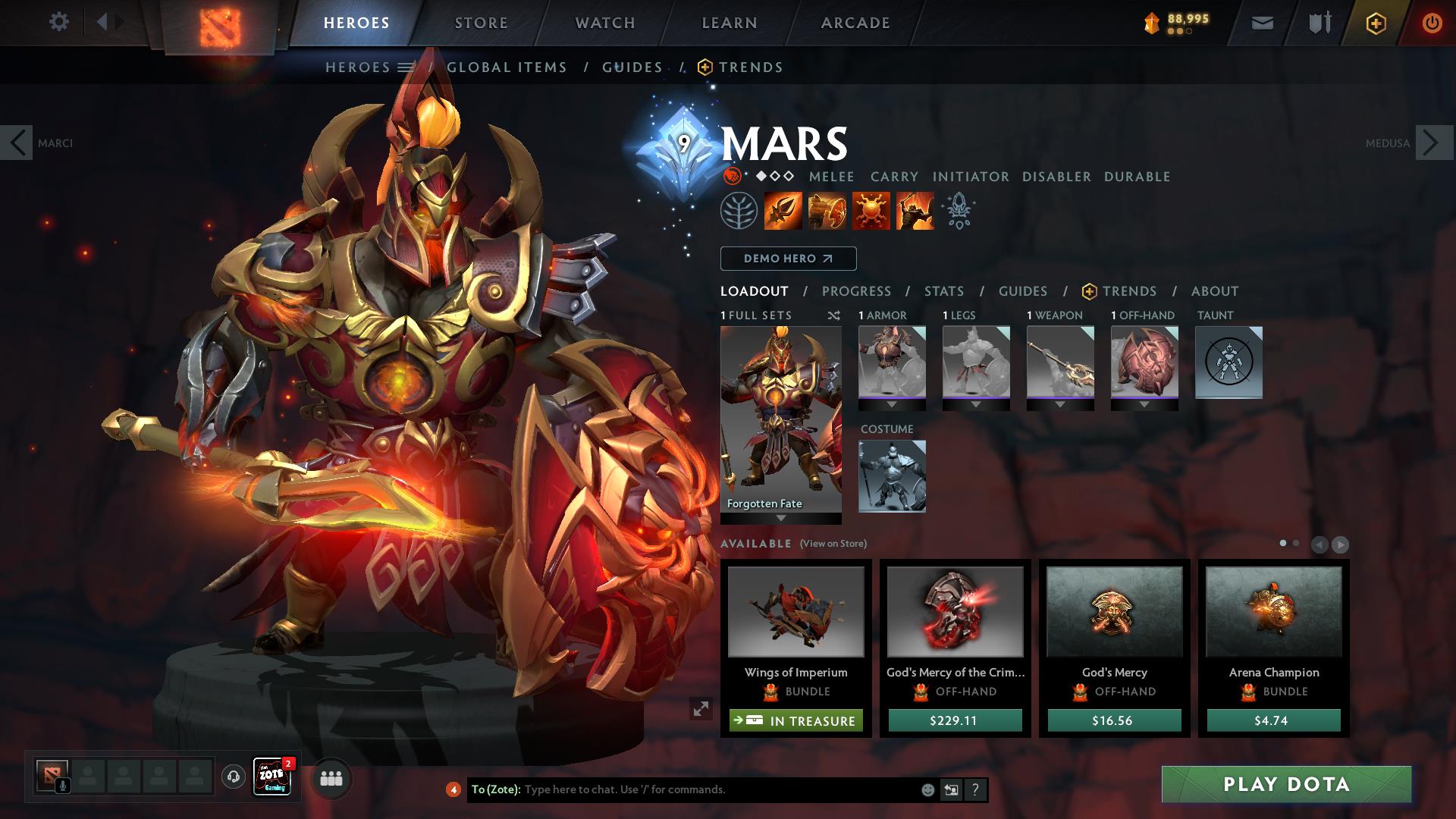
Task: Switch to the Watch tab
Action: 604,23
